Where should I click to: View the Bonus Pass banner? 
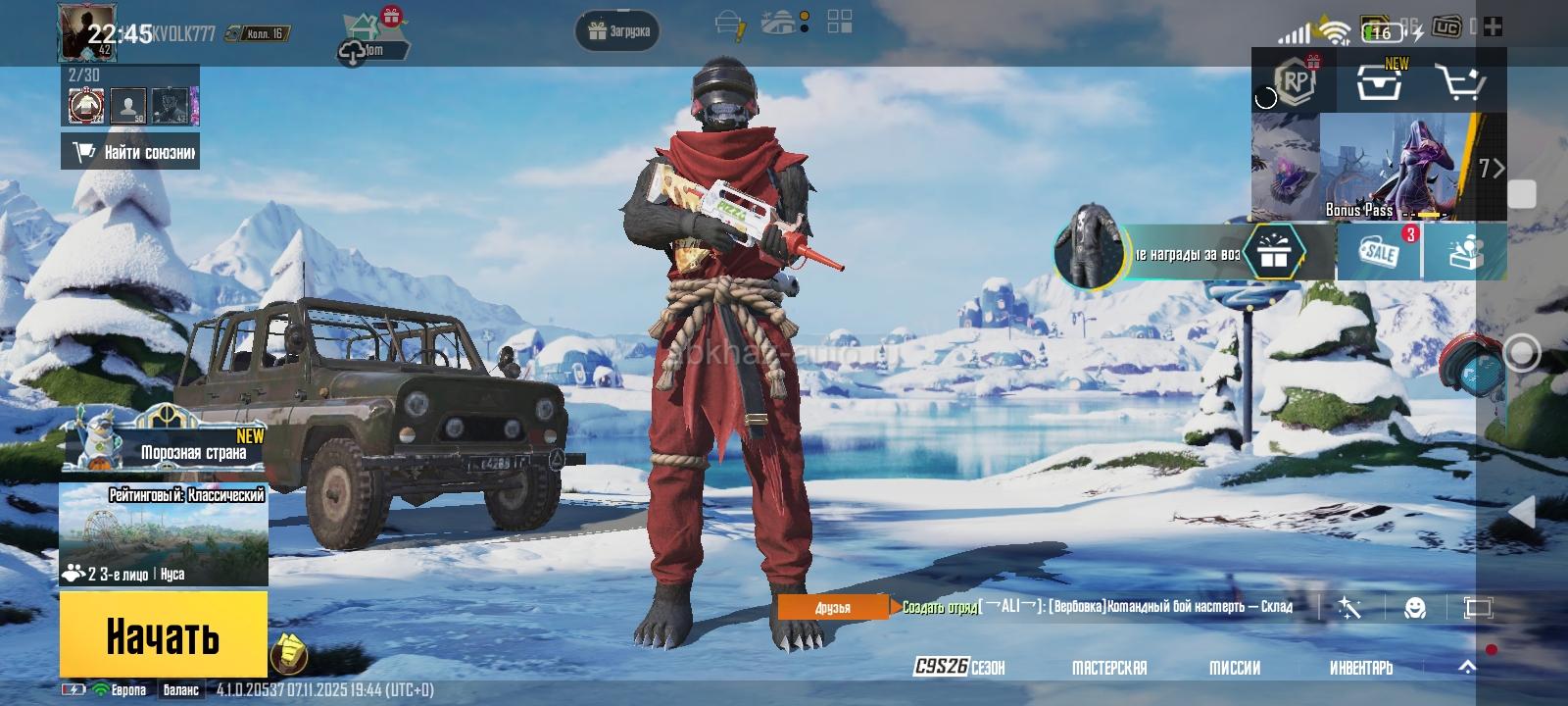click(1382, 167)
